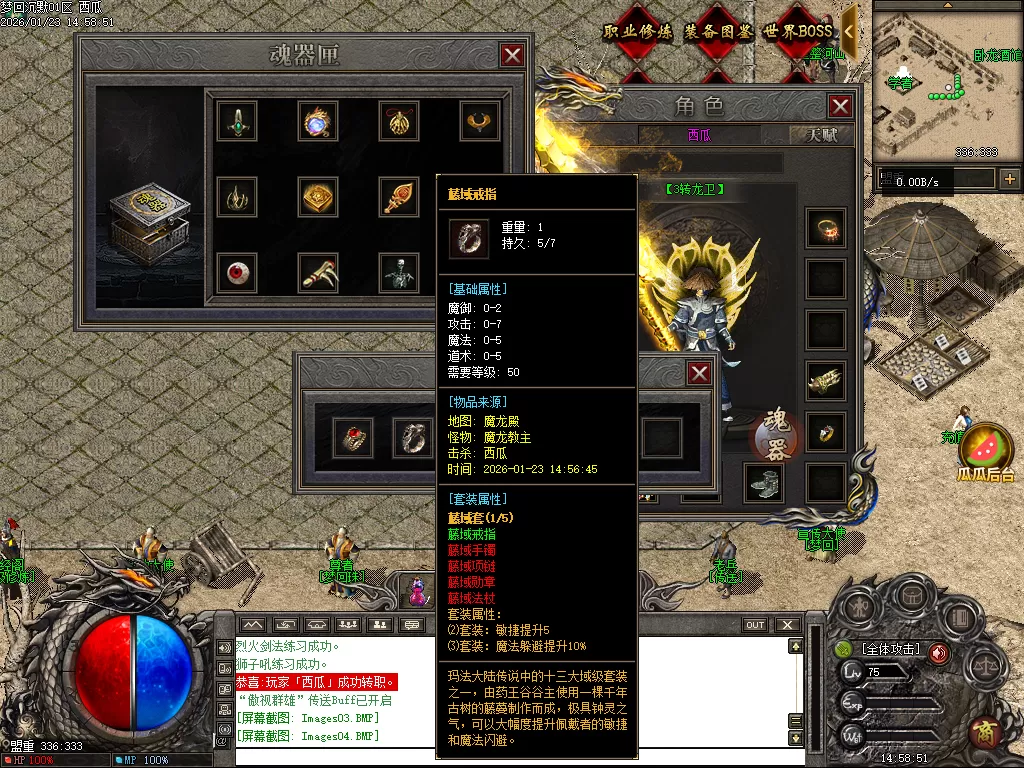Open the 商 shop button

[x=986, y=730]
